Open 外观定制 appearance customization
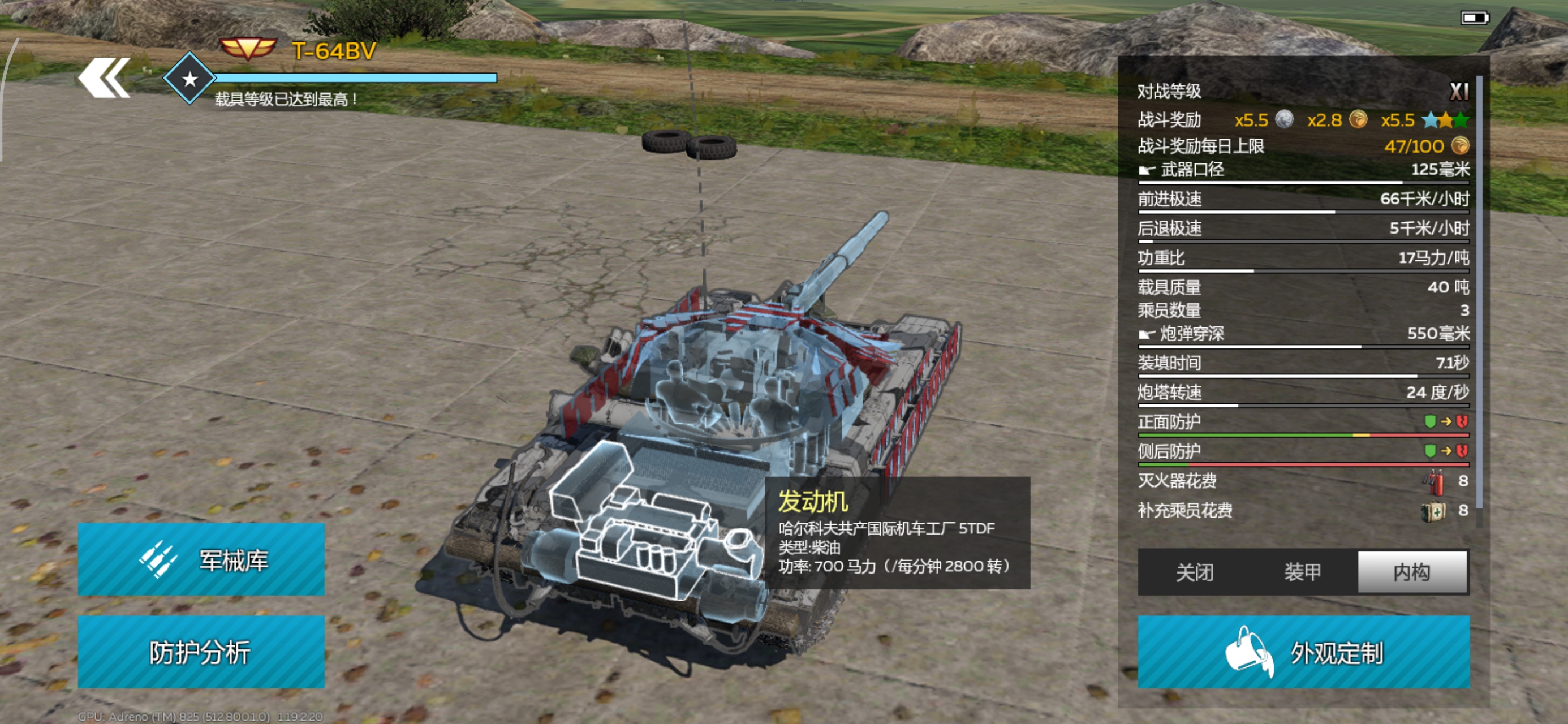1568x724 pixels. [1303, 652]
